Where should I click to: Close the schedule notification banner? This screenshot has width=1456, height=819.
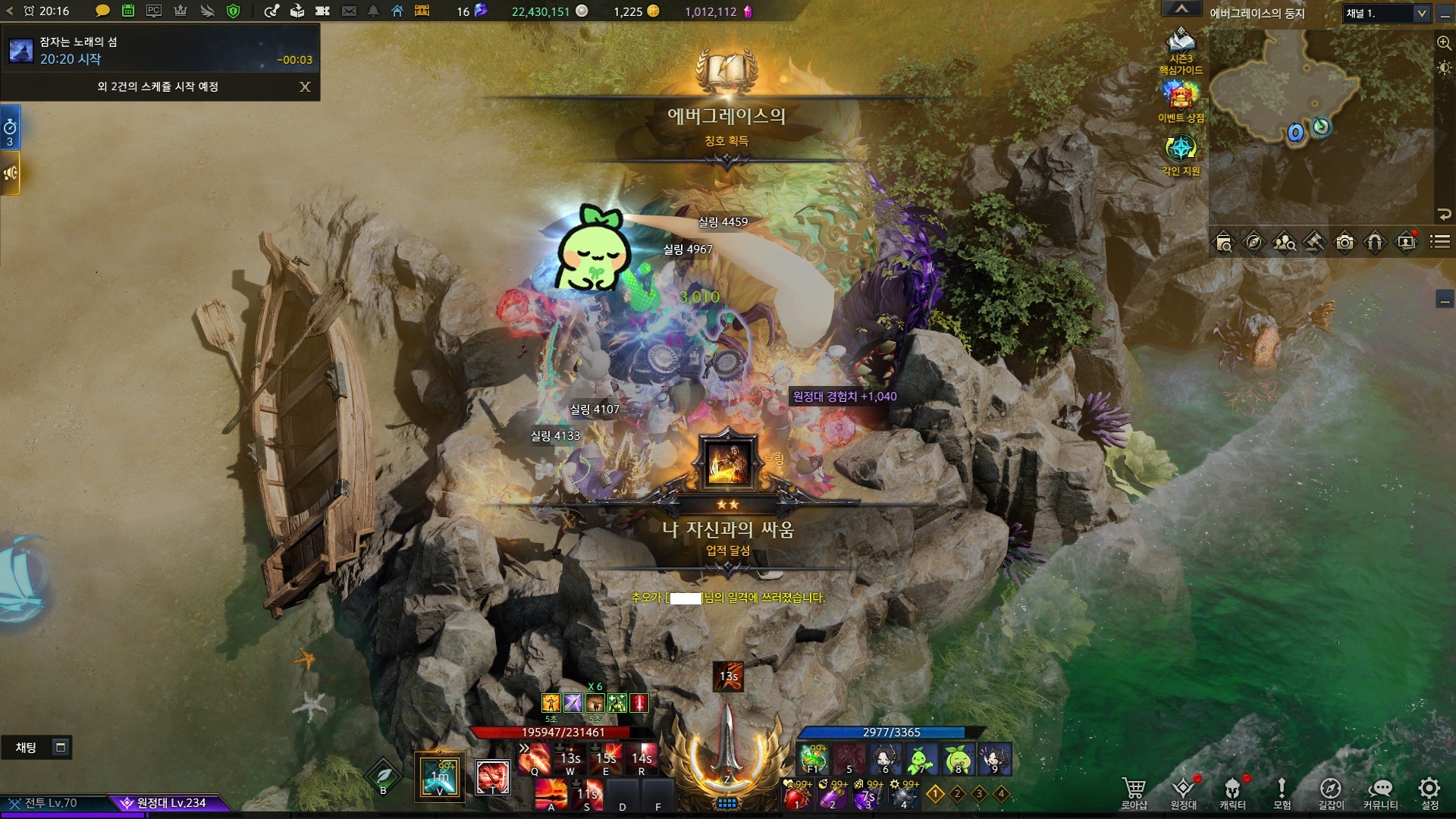[x=305, y=86]
